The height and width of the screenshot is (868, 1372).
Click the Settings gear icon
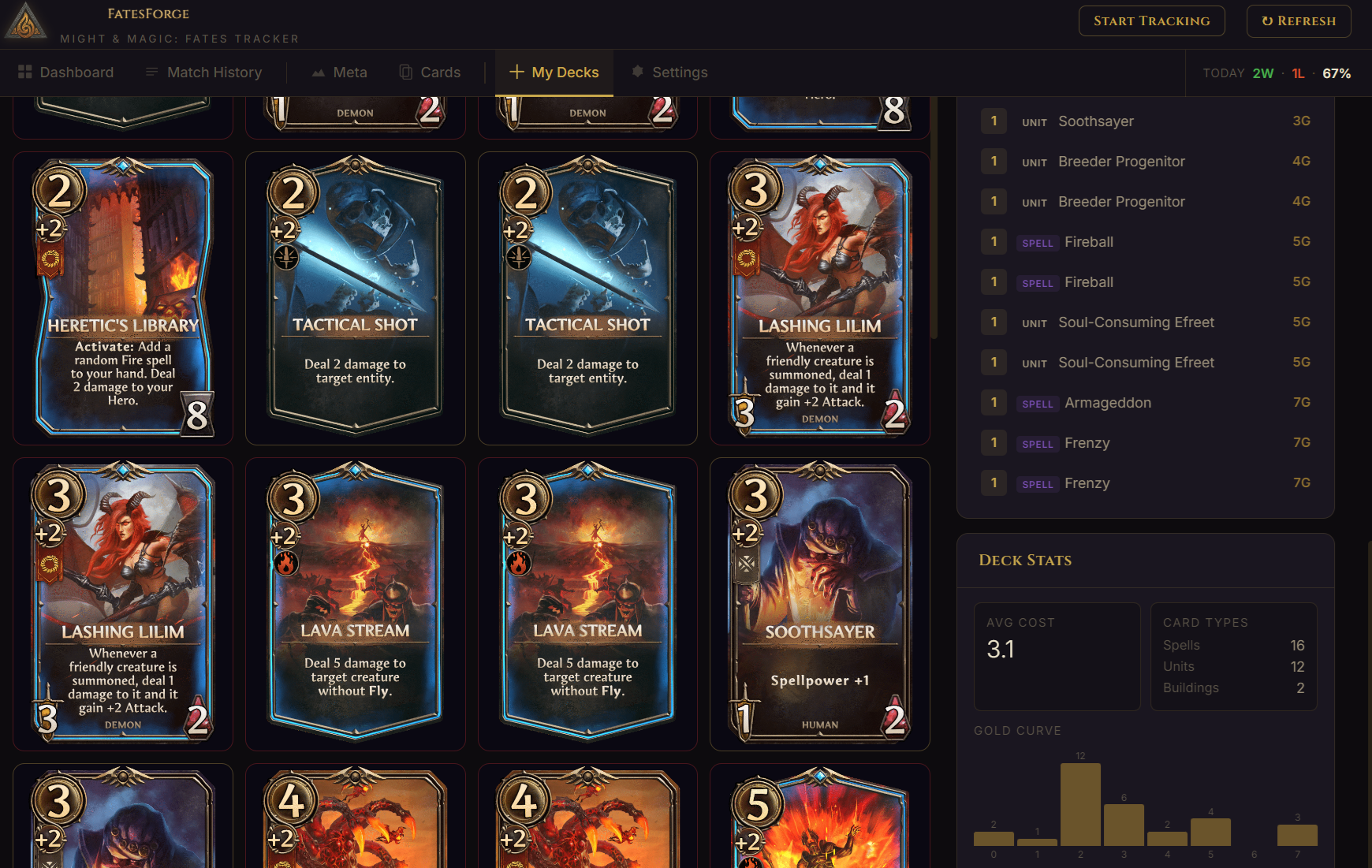pos(636,72)
